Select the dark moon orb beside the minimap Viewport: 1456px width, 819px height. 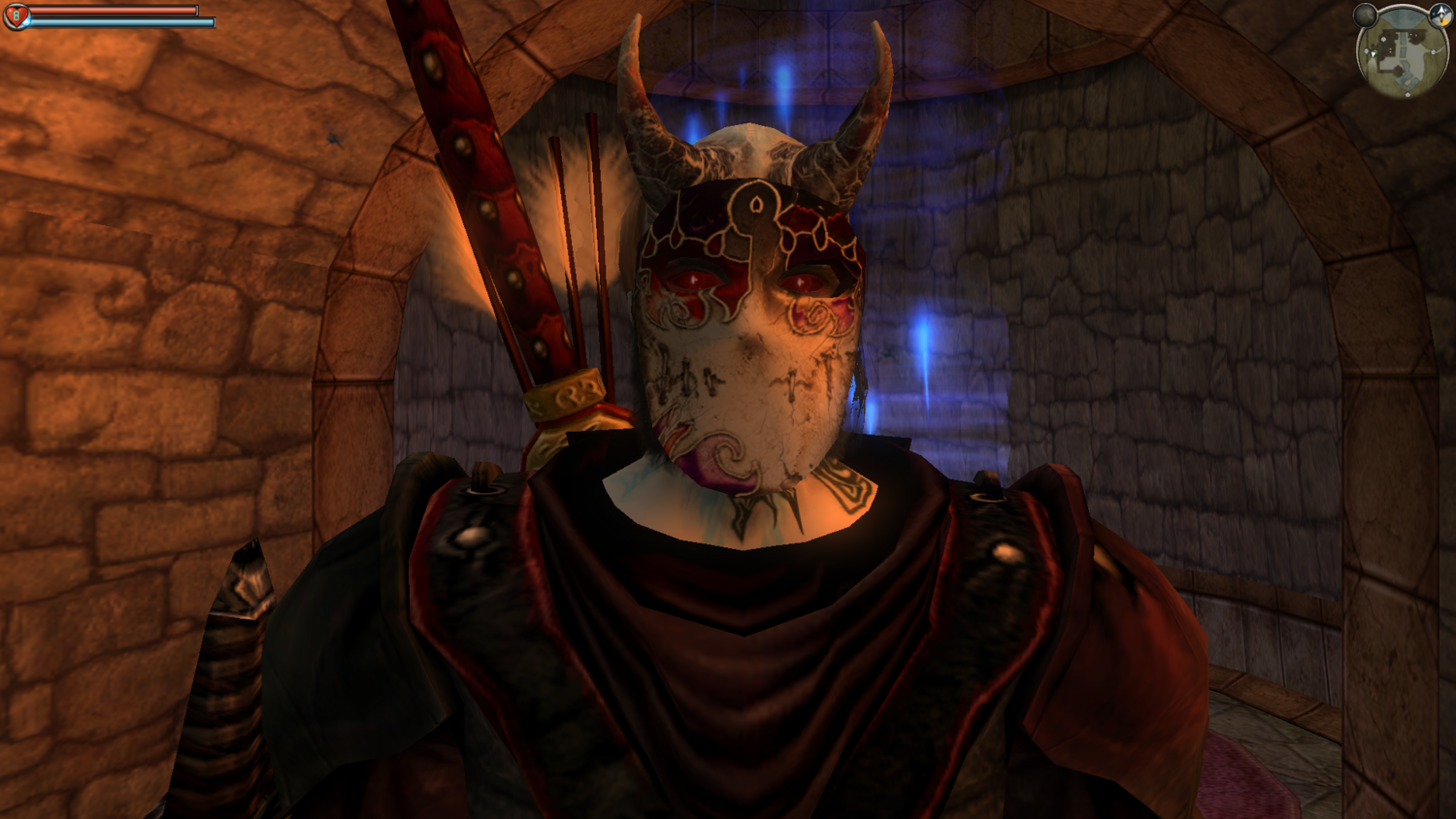point(1366,16)
